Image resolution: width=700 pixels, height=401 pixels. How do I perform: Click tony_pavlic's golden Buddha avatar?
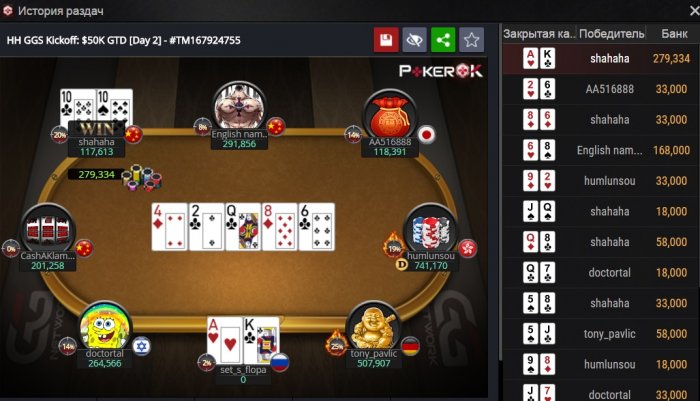point(371,327)
